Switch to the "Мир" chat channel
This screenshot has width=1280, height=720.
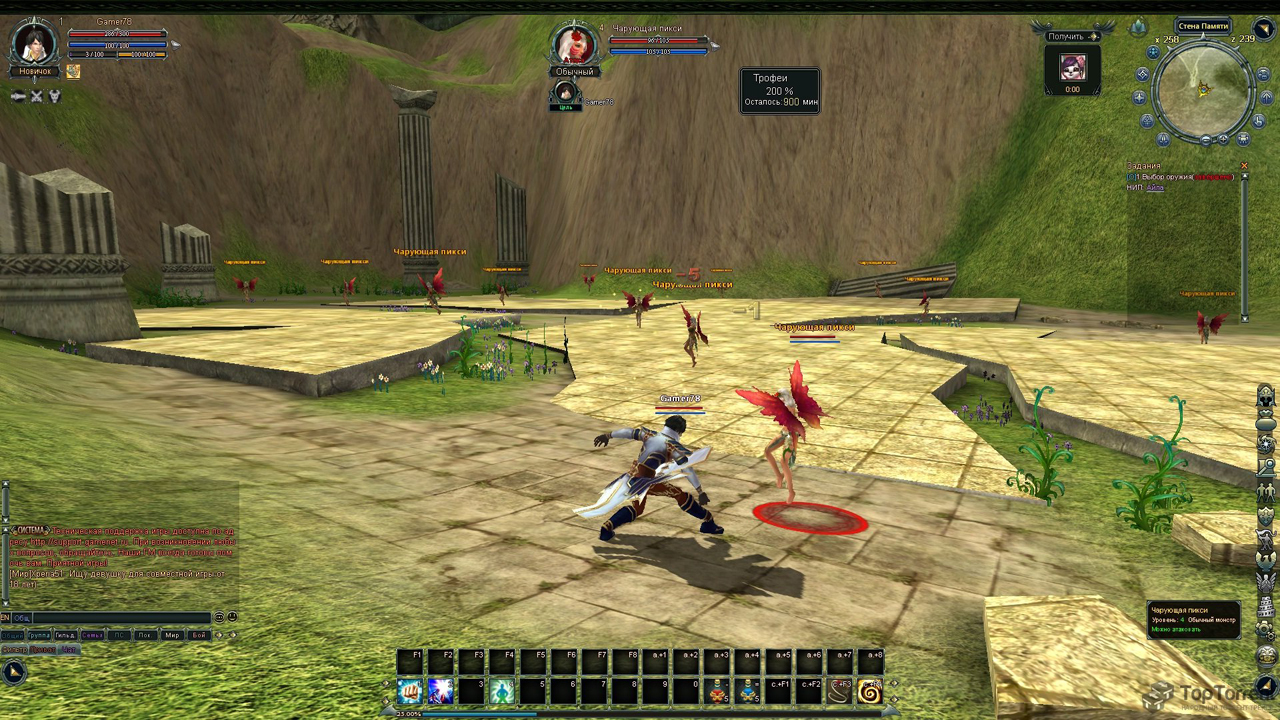click(x=172, y=635)
